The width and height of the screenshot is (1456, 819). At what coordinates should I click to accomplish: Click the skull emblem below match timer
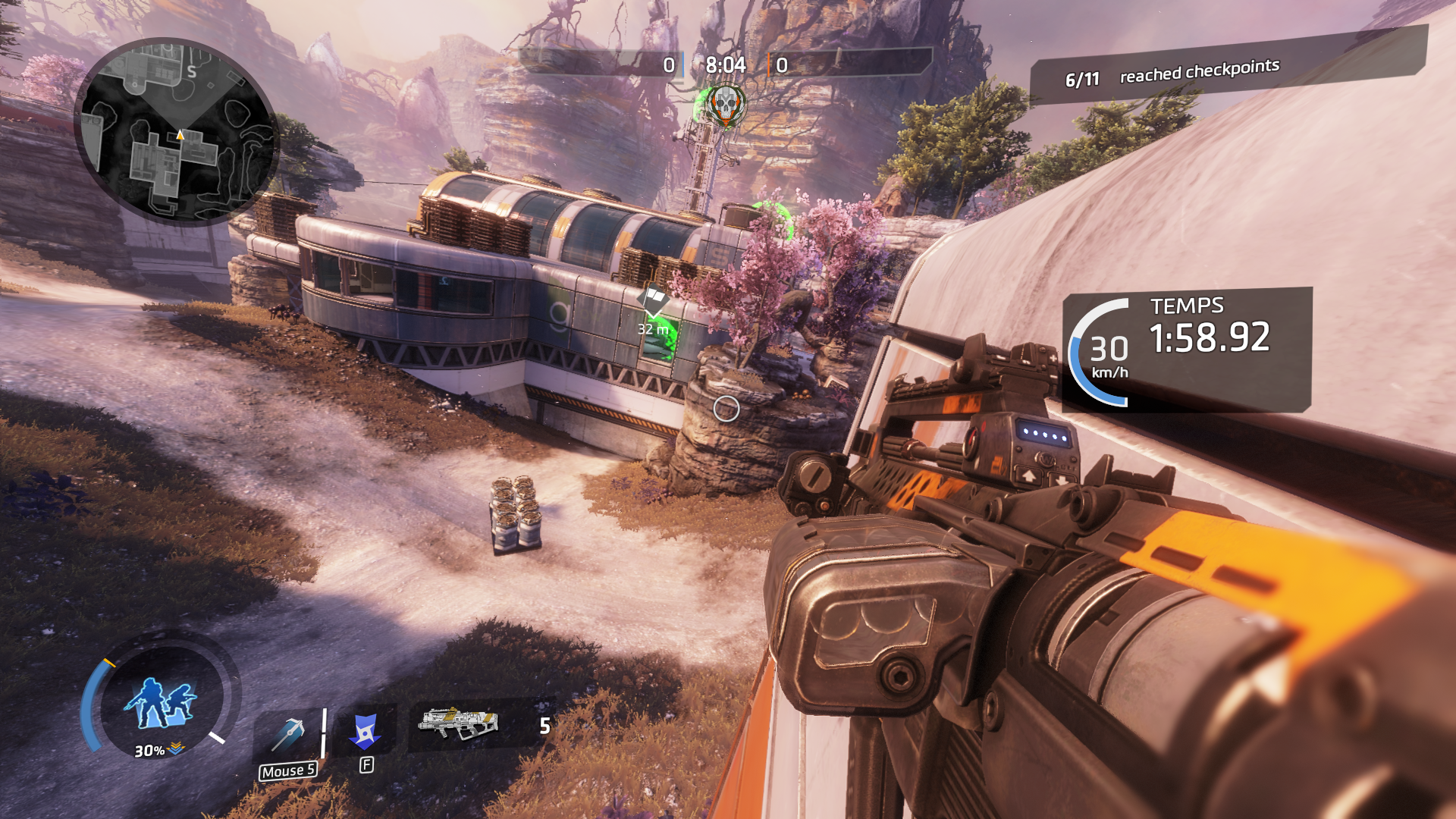click(726, 104)
